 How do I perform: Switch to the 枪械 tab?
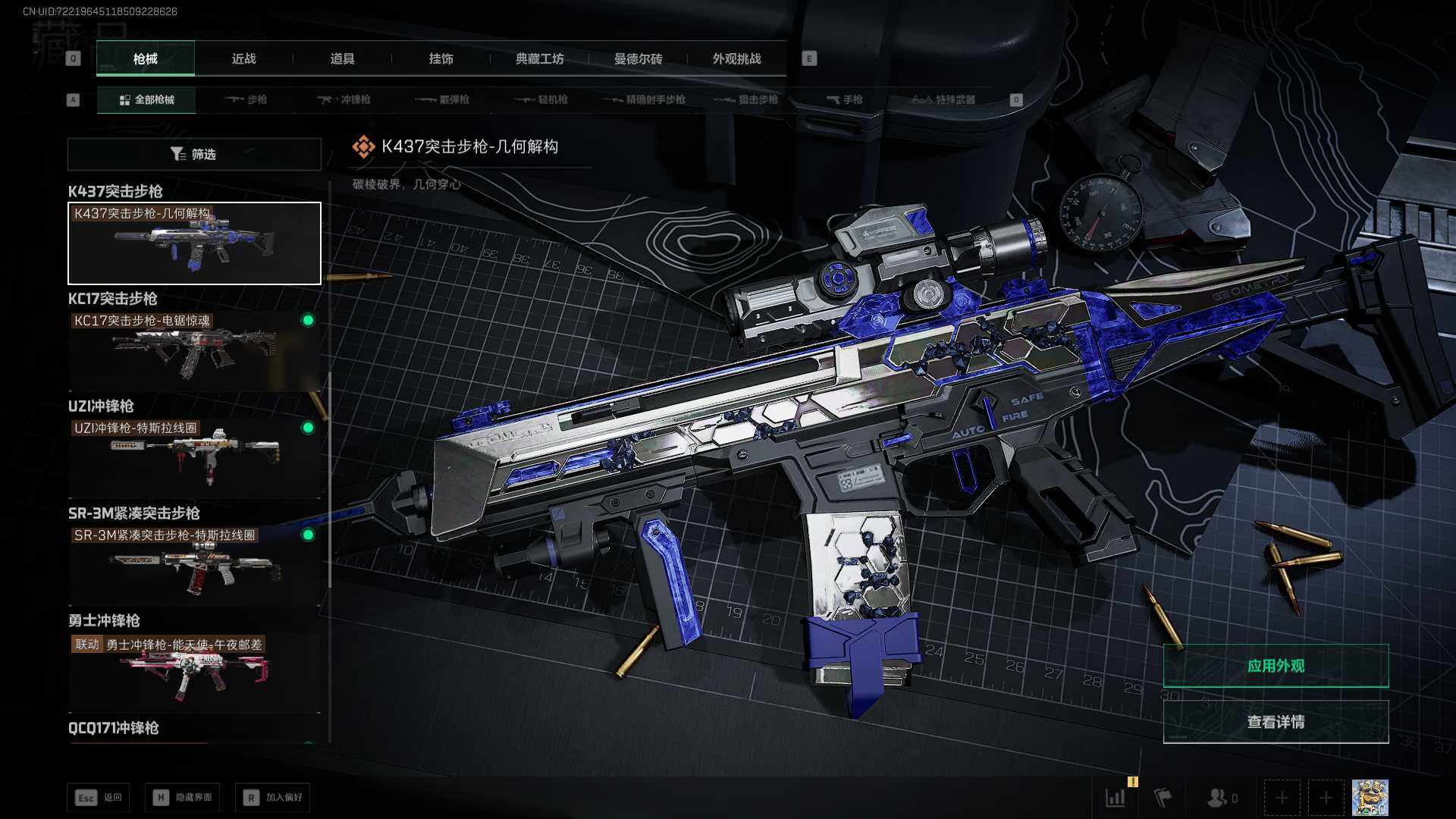pyautogui.click(x=145, y=58)
